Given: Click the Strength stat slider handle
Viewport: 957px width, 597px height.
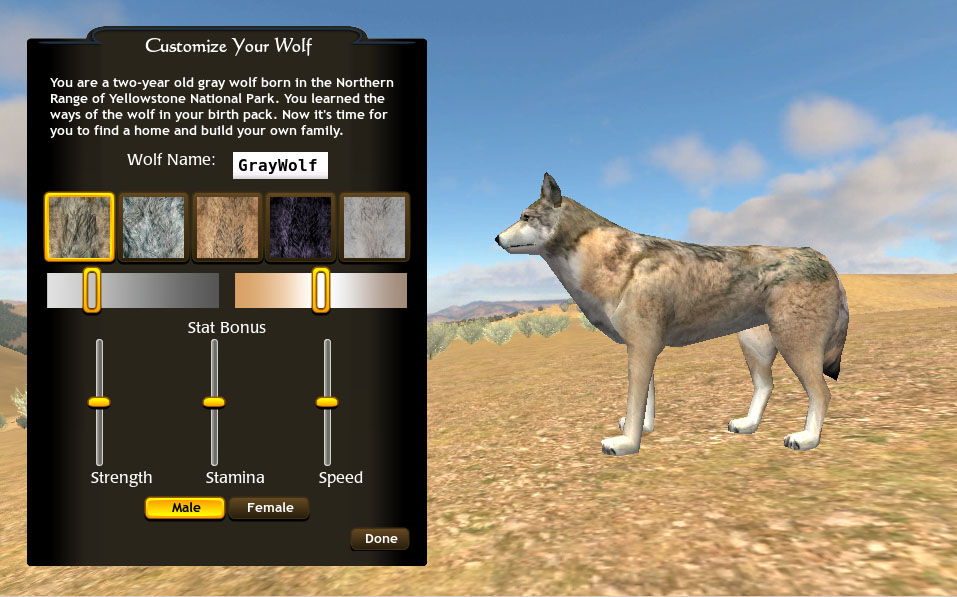Looking at the screenshot, I should (99, 402).
